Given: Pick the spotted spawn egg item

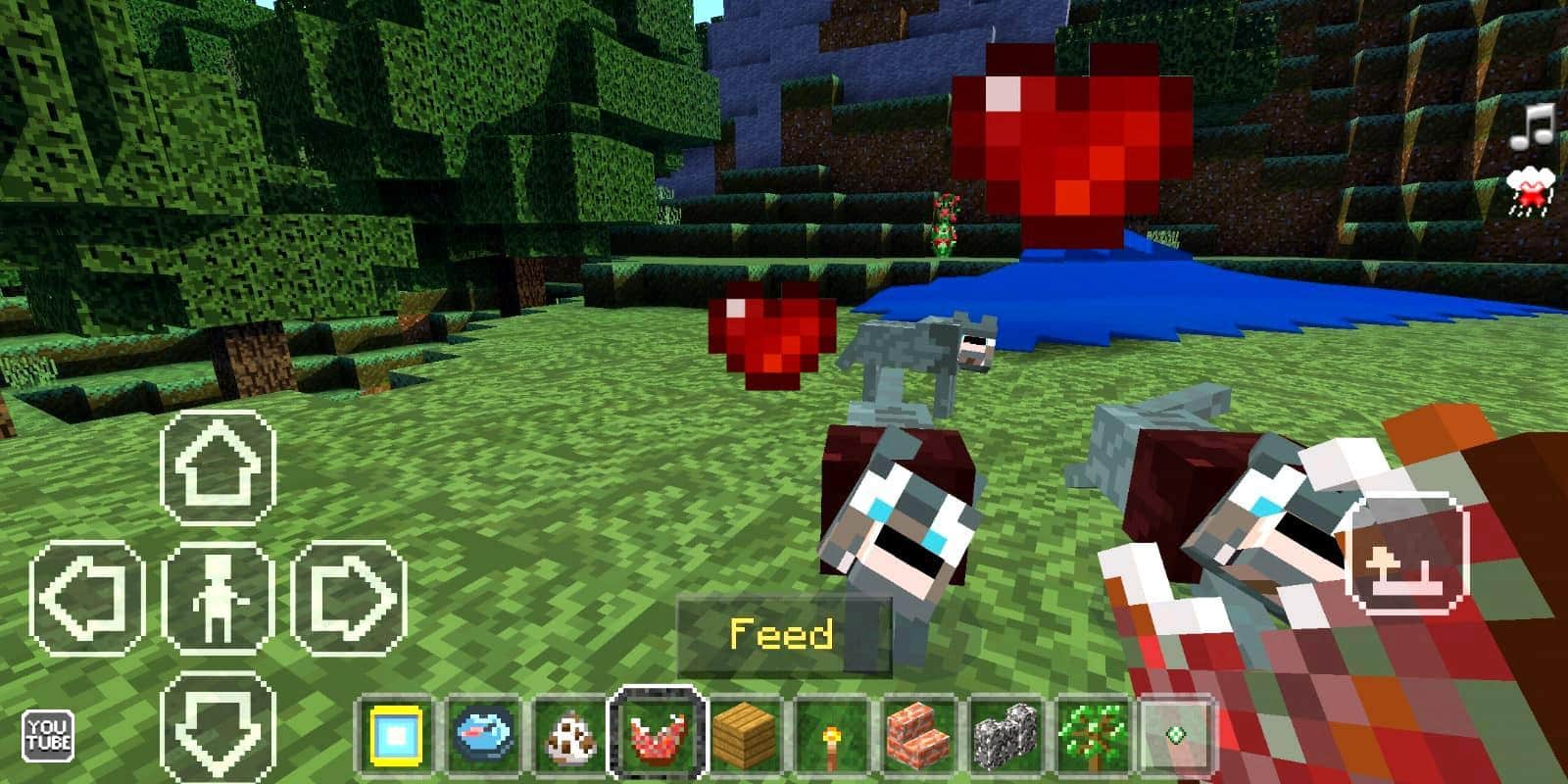Looking at the screenshot, I should click(x=568, y=735).
